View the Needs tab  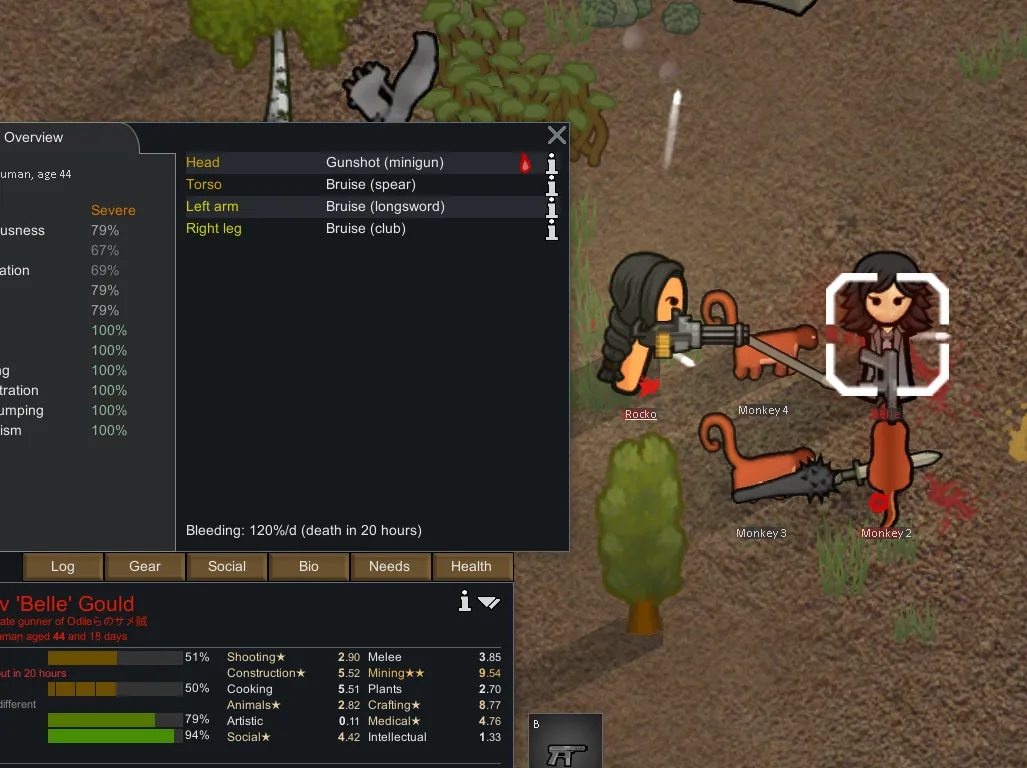pyautogui.click(x=389, y=566)
